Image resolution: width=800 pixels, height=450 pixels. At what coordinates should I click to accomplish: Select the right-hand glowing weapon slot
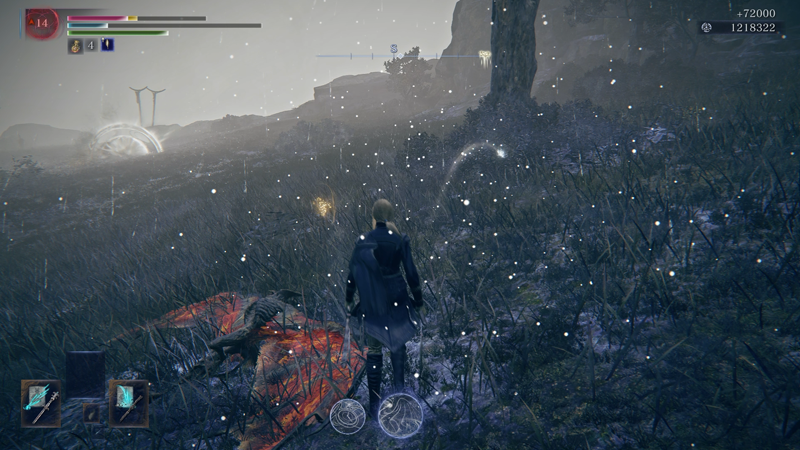pos(128,402)
